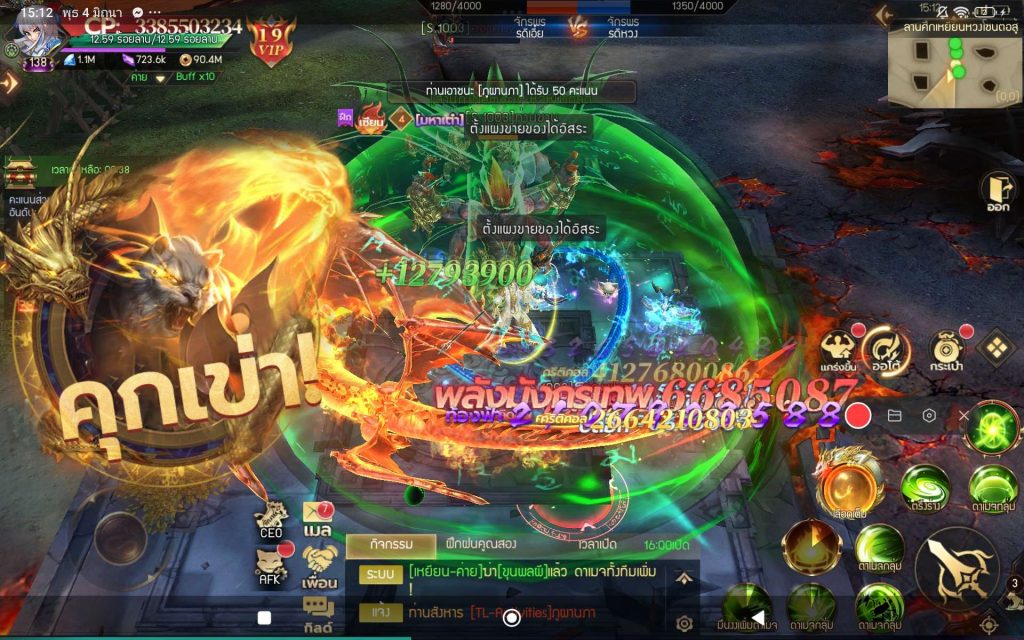Open the เมล mailbox
Screen dimensions: 1024x640
pos(318,520)
